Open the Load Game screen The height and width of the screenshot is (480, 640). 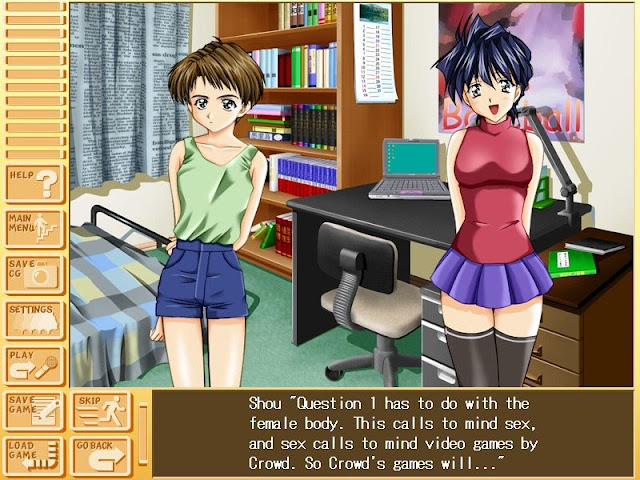(x=34, y=455)
